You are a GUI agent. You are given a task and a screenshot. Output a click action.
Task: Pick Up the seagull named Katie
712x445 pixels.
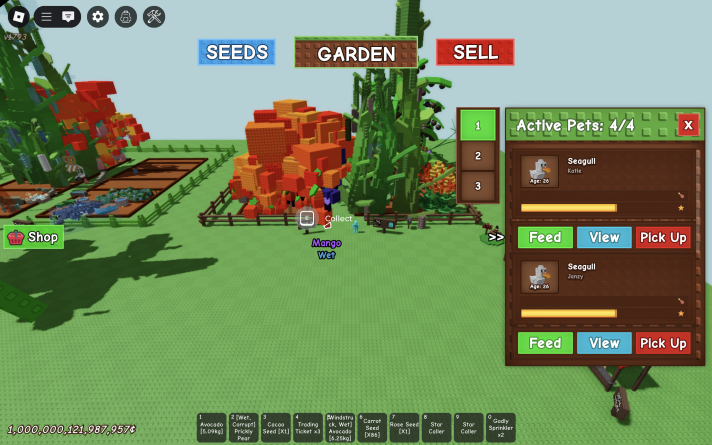click(663, 237)
